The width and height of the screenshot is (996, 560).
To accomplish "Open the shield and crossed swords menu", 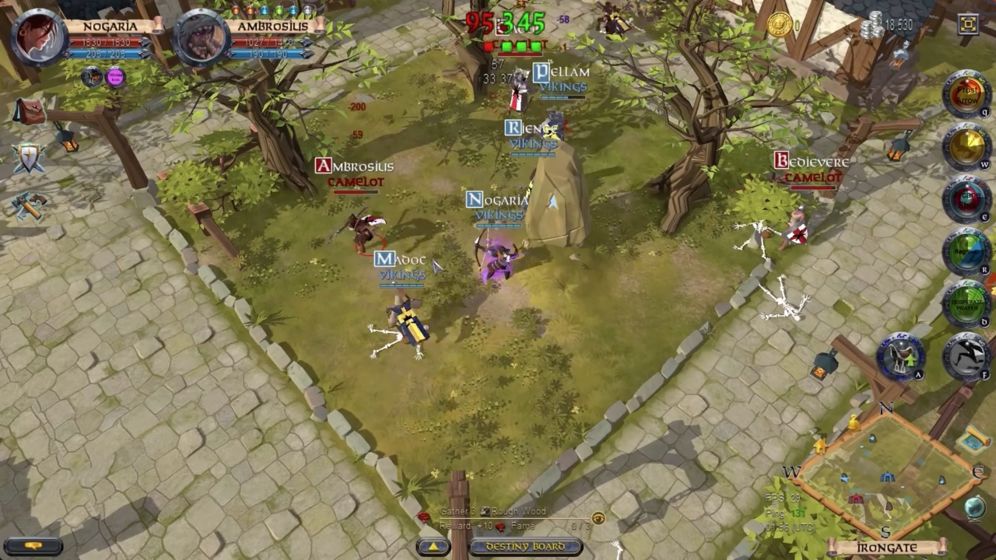I will pyautogui.click(x=28, y=158).
